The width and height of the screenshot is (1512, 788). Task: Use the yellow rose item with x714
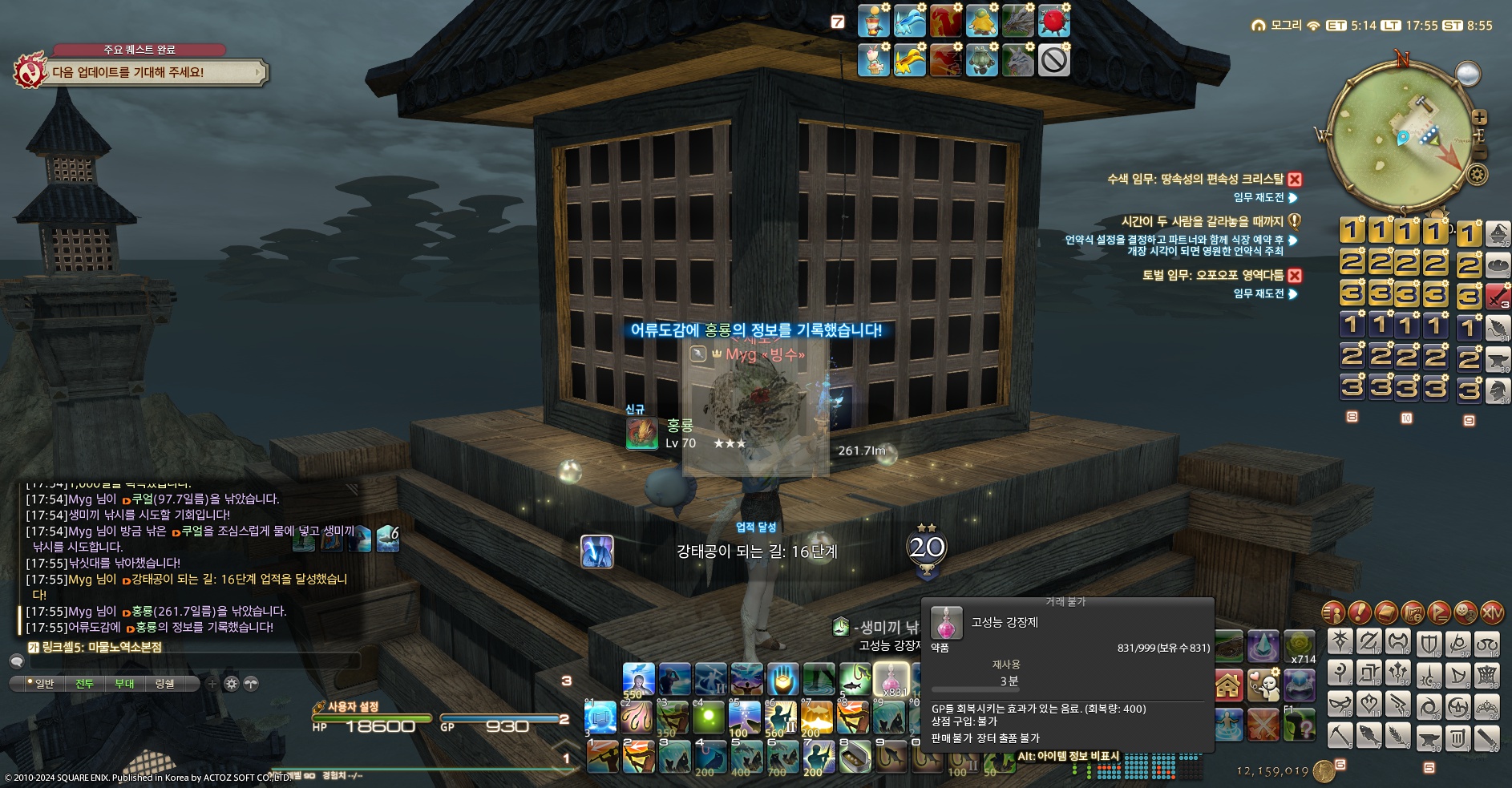[1299, 646]
